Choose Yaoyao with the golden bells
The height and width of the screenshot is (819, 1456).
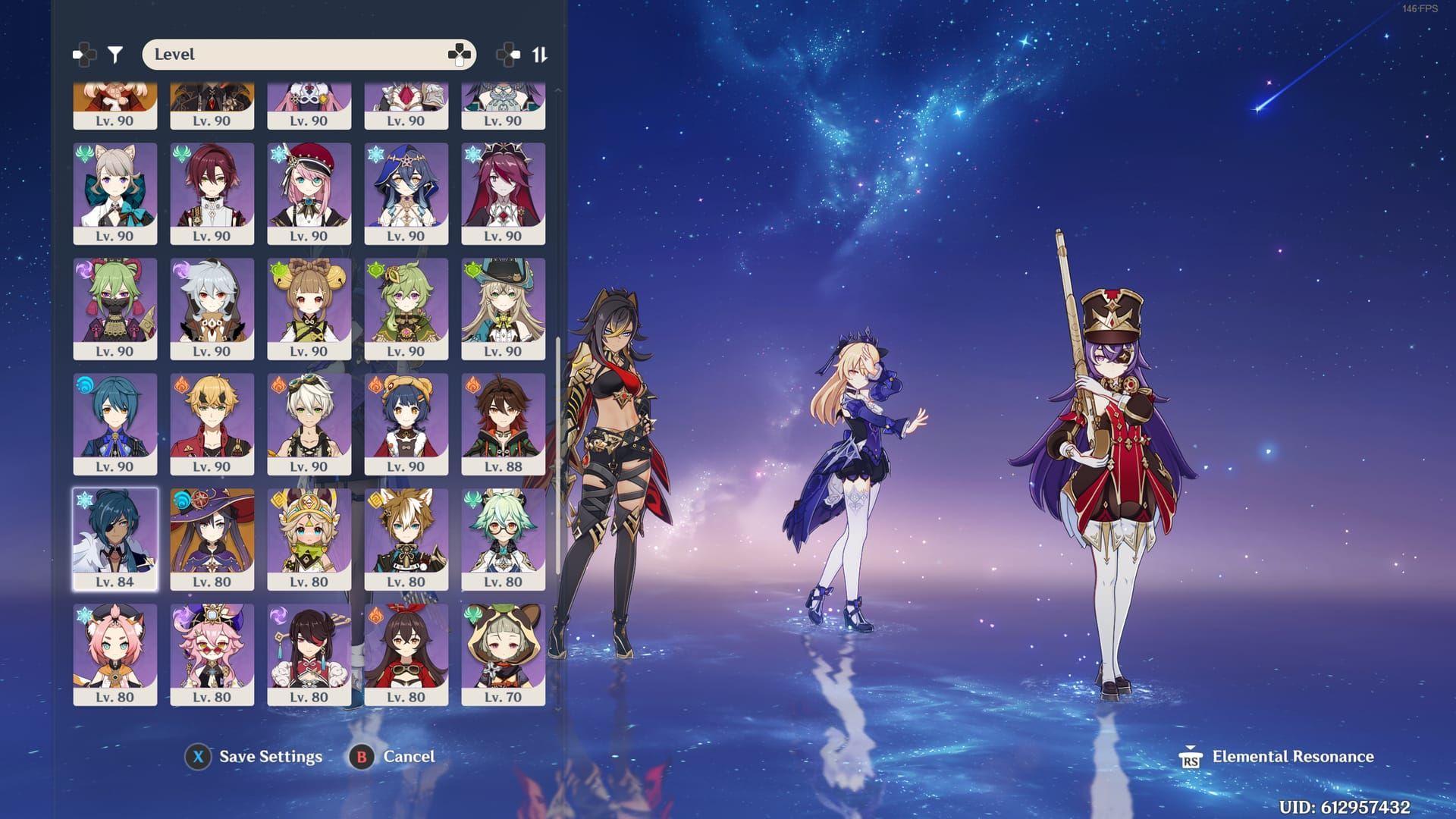point(309,309)
